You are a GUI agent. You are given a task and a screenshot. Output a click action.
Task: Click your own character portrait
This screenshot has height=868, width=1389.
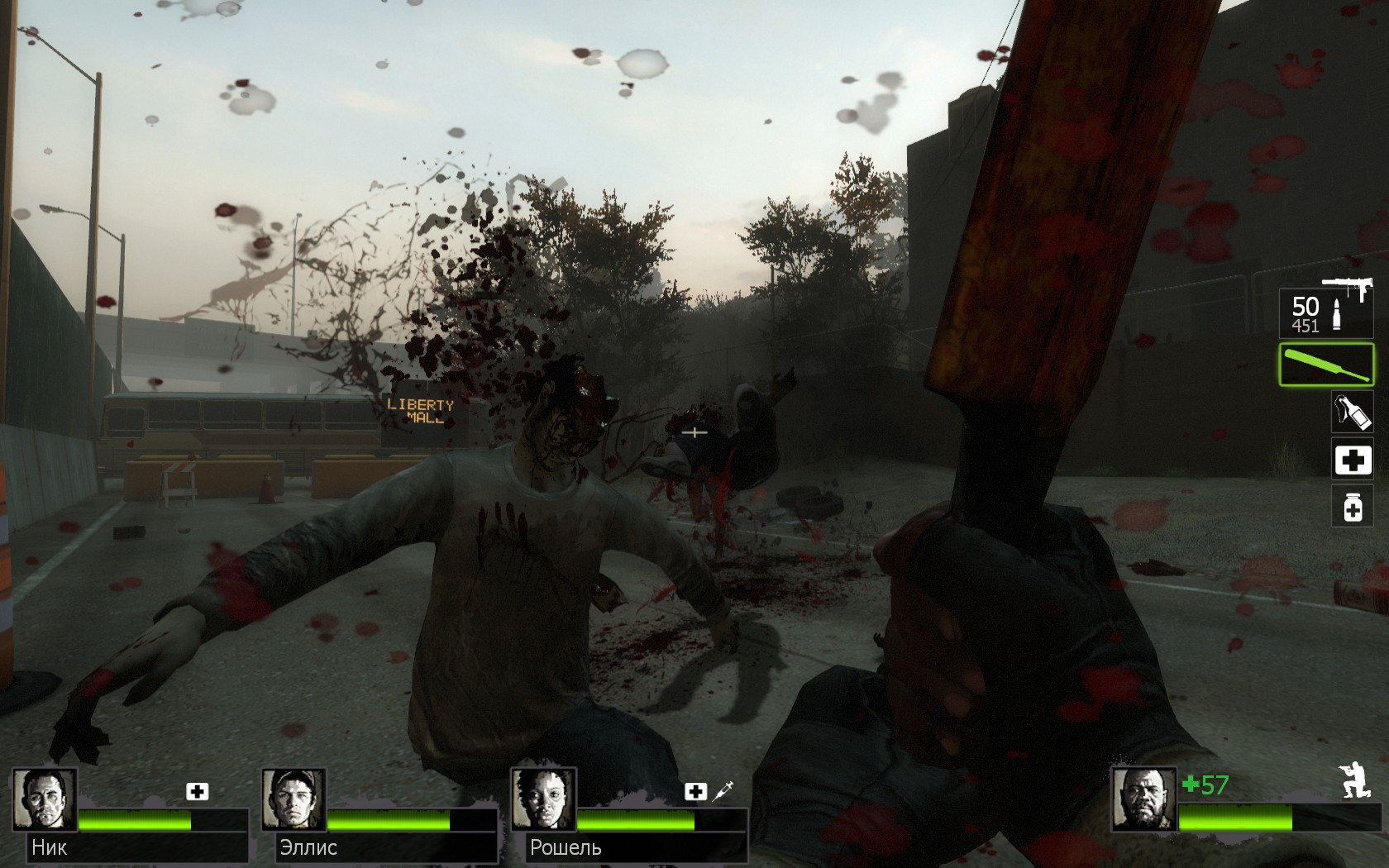1143,799
